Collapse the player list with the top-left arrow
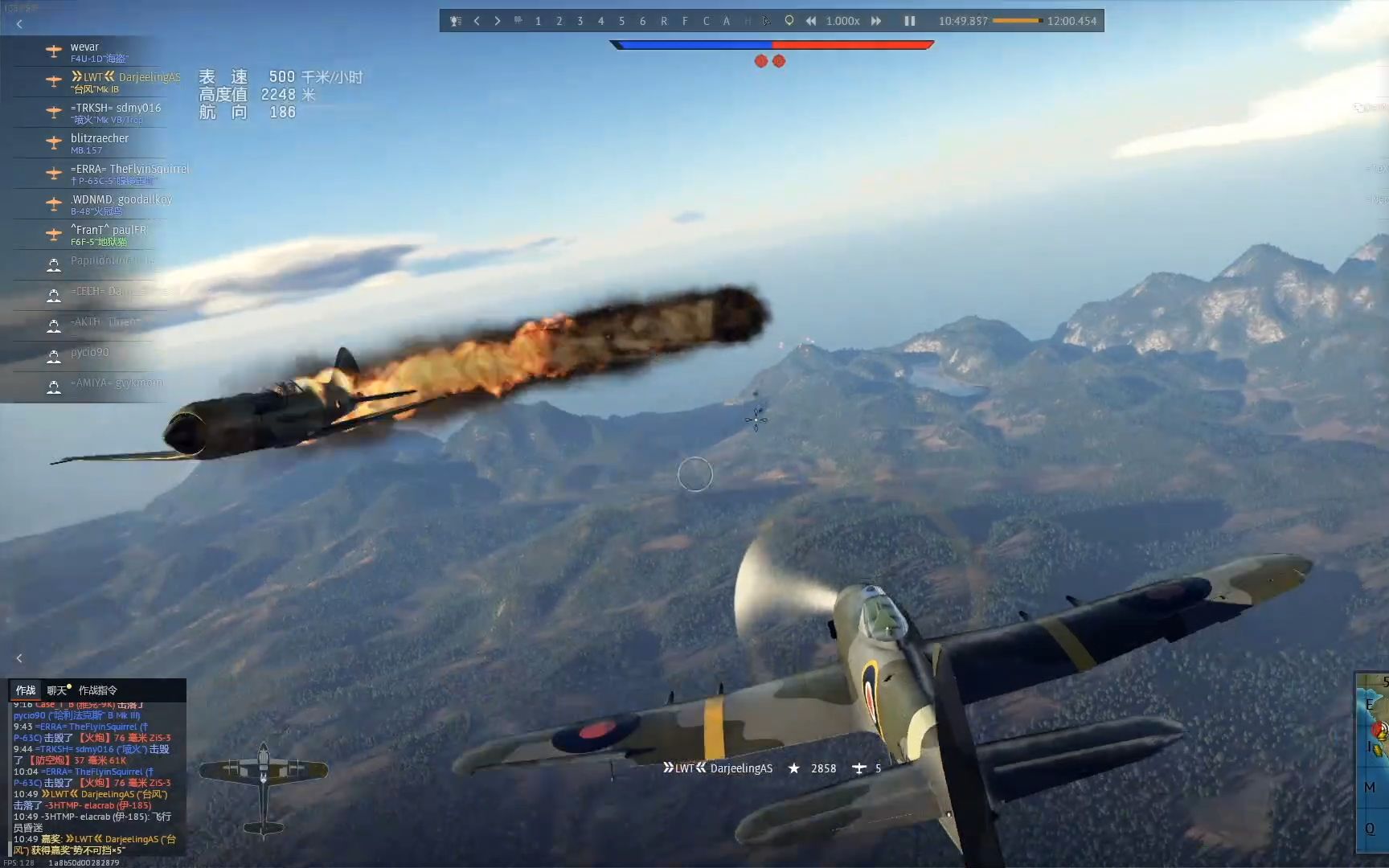The height and width of the screenshot is (868, 1389). tap(19, 24)
